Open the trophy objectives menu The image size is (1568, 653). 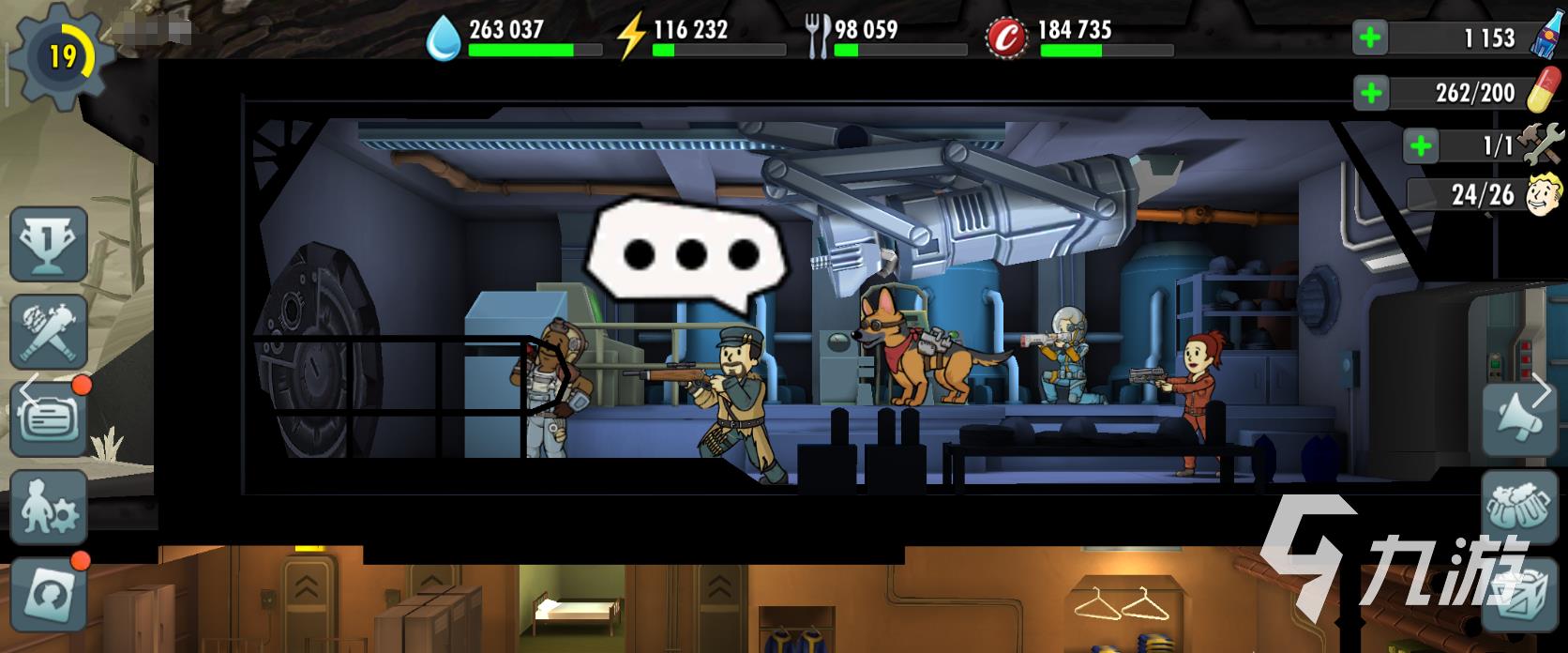pos(48,243)
